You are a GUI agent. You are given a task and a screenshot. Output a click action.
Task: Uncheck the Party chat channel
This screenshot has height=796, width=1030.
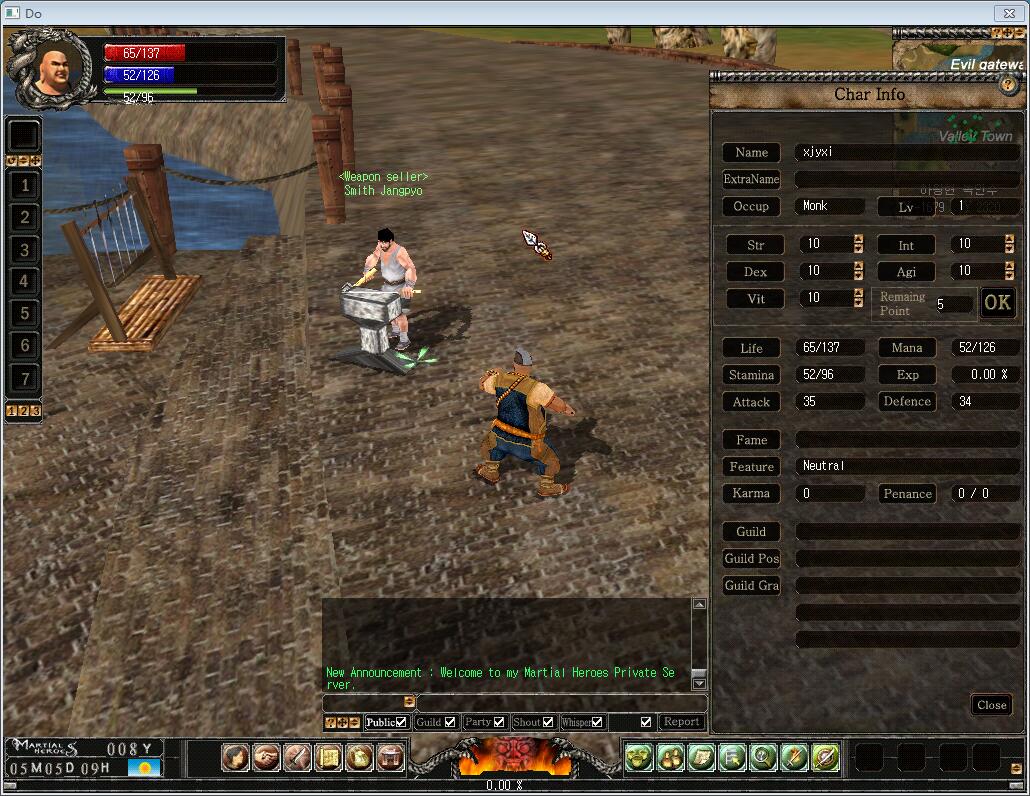coord(499,722)
